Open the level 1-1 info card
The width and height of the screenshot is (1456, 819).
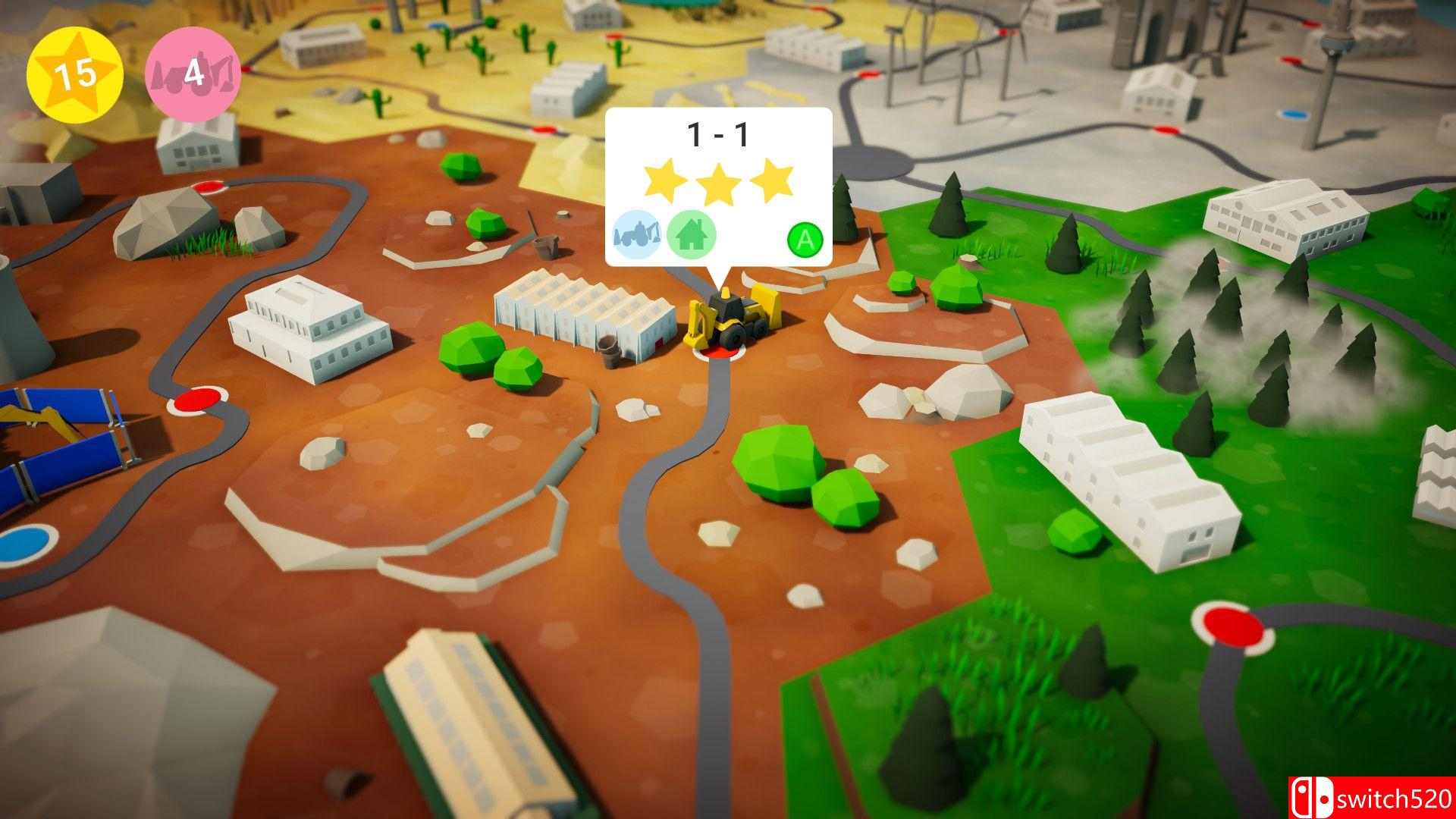718,186
